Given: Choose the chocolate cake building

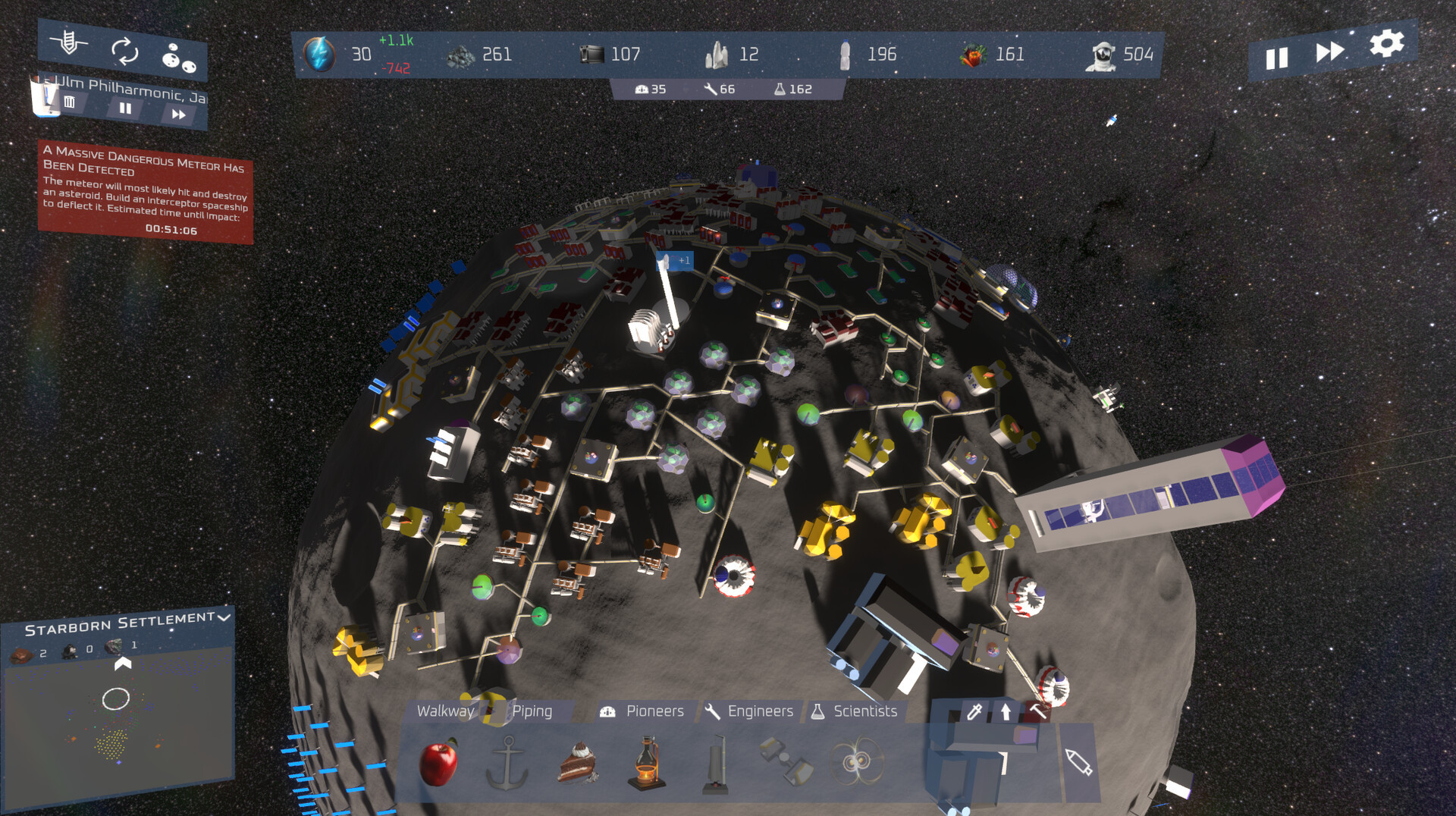Looking at the screenshot, I should (579, 762).
